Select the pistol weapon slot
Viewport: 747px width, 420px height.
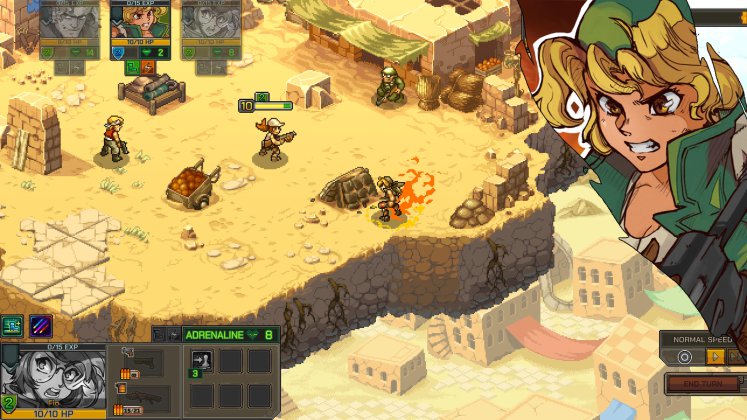(x=141, y=361)
